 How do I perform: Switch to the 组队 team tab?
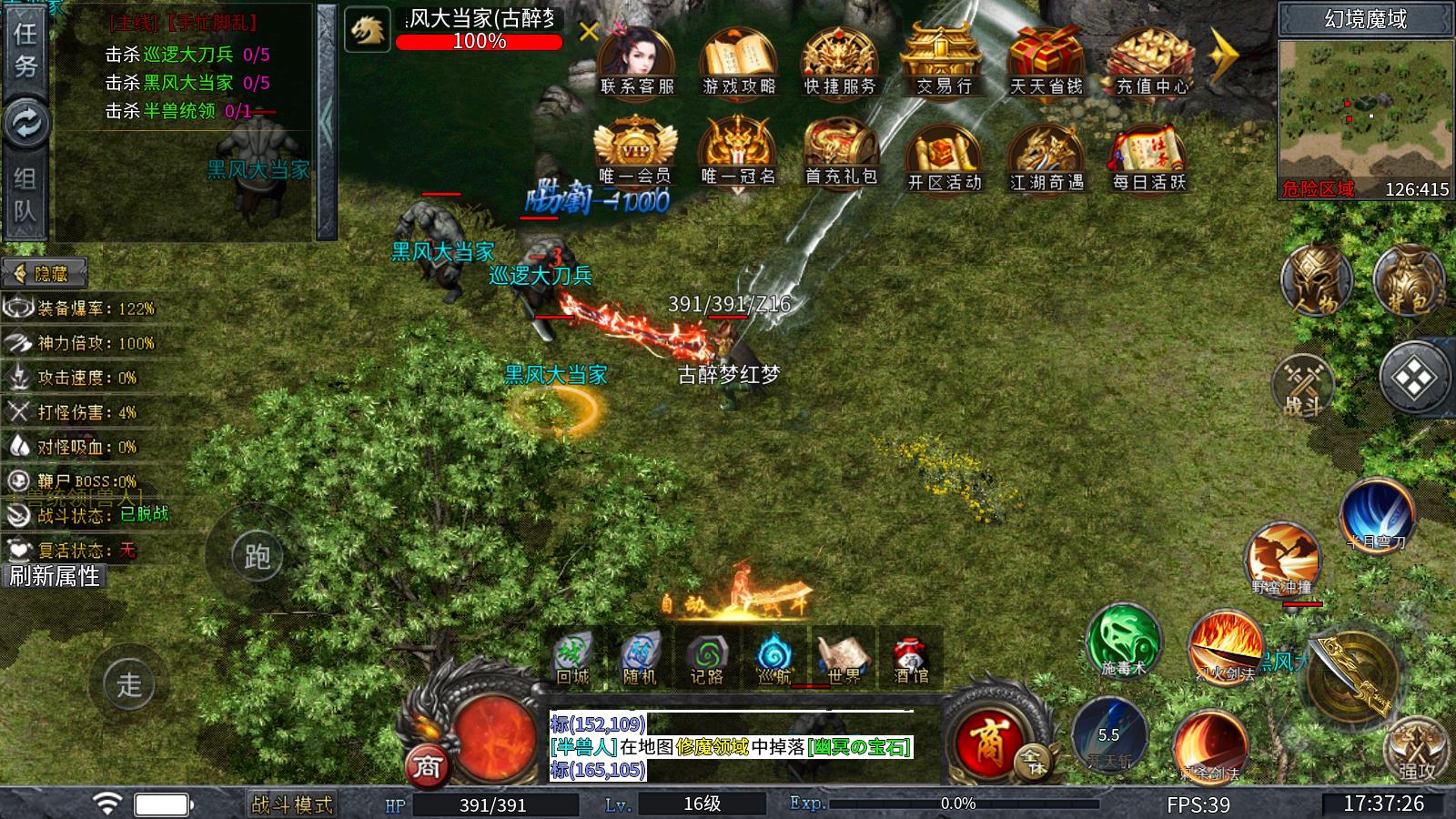[25, 195]
